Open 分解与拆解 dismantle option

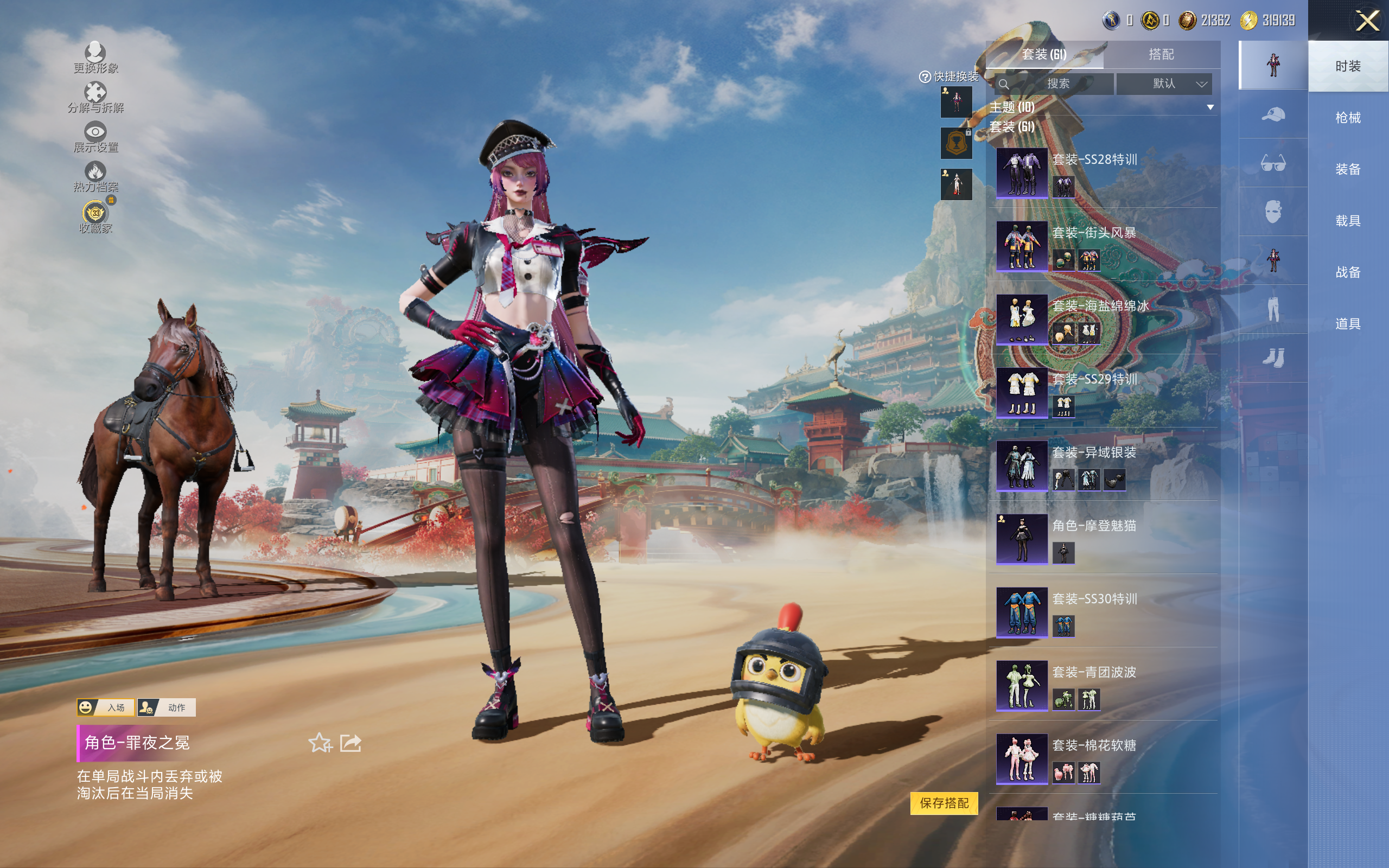[95, 98]
